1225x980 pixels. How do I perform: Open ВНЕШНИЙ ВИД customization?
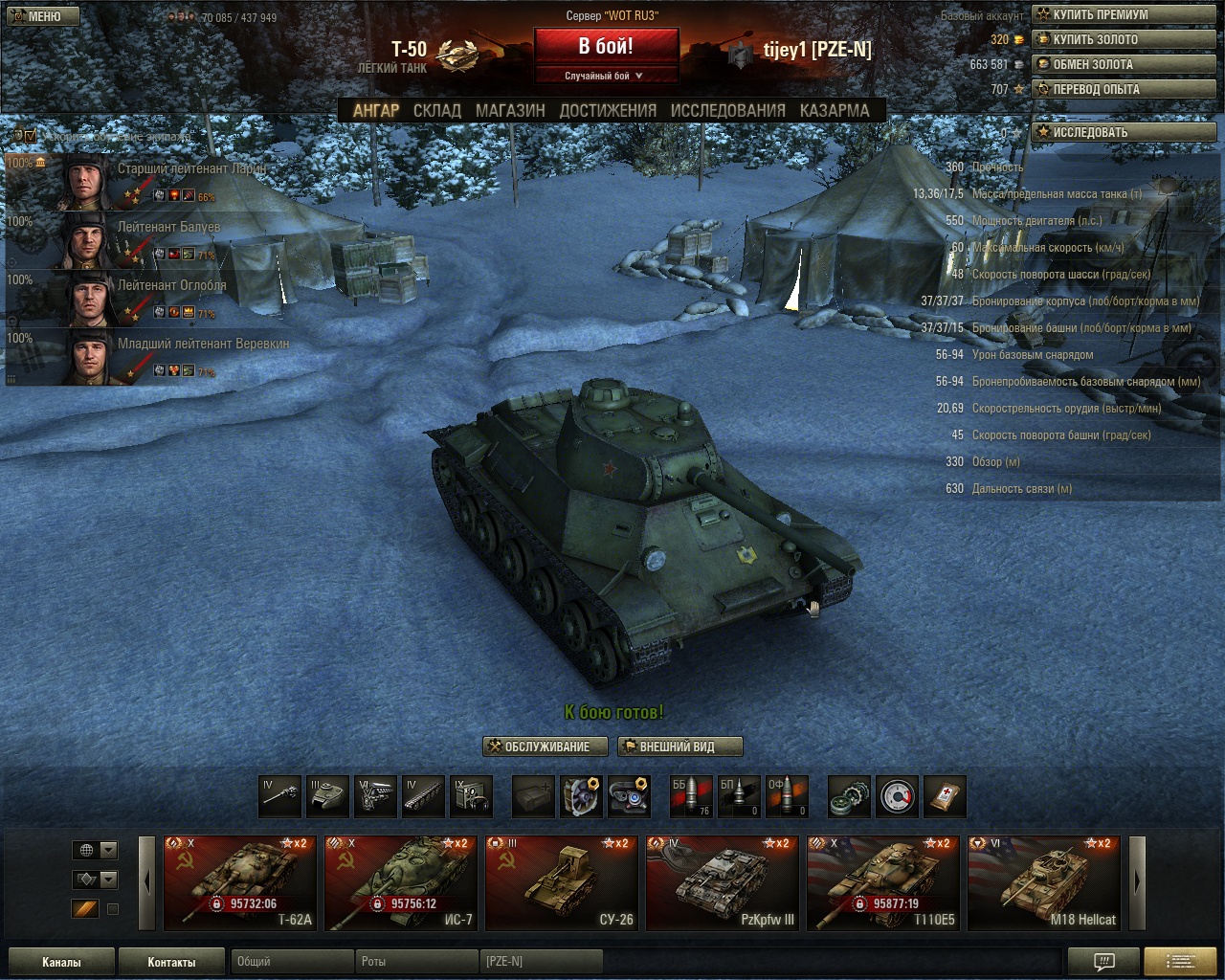point(680,746)
